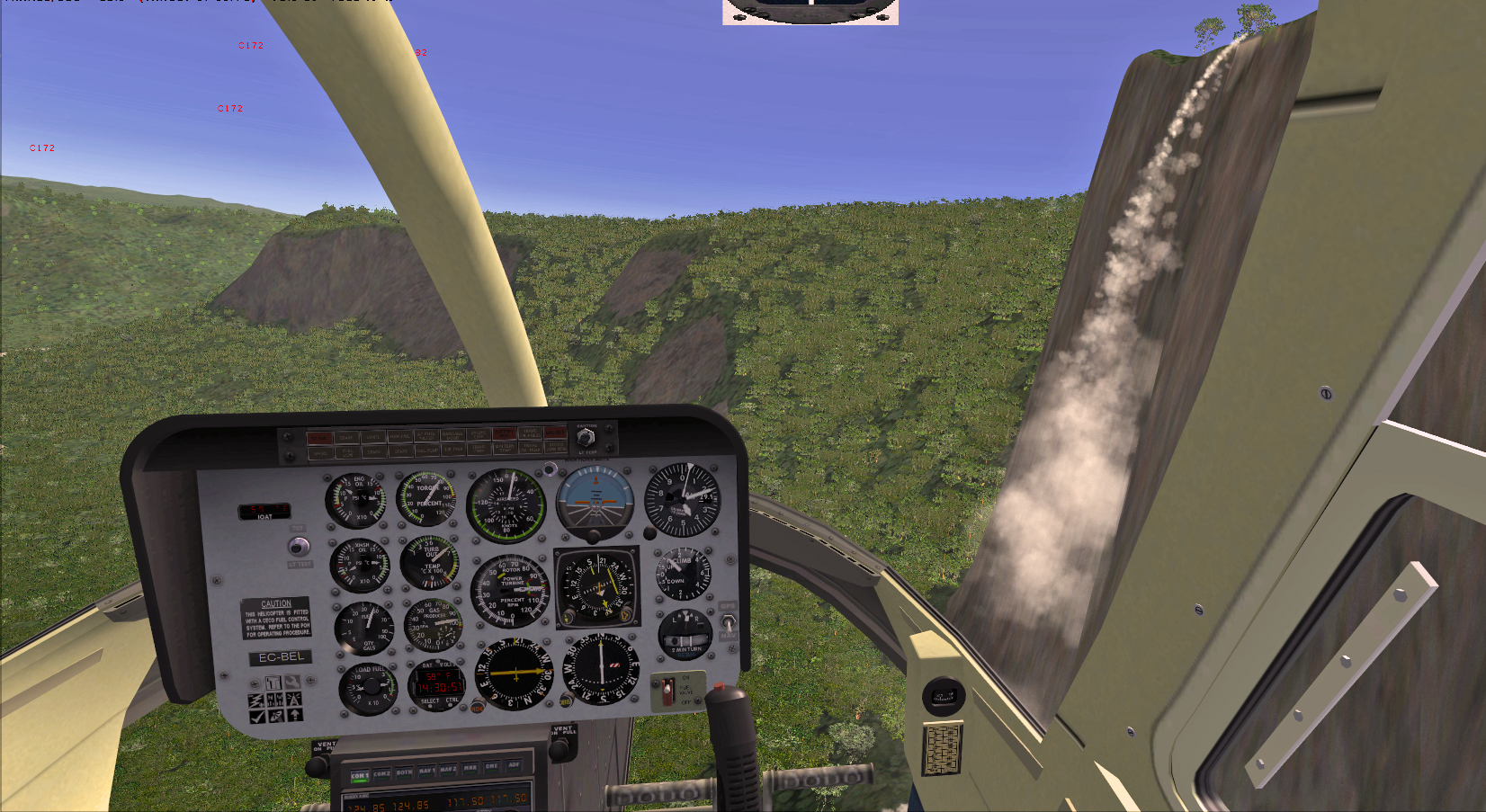The height and width of the screenshot is (812, 1486).
Task: Activate the BOTH audio panel button
Action: coord(404,772)
